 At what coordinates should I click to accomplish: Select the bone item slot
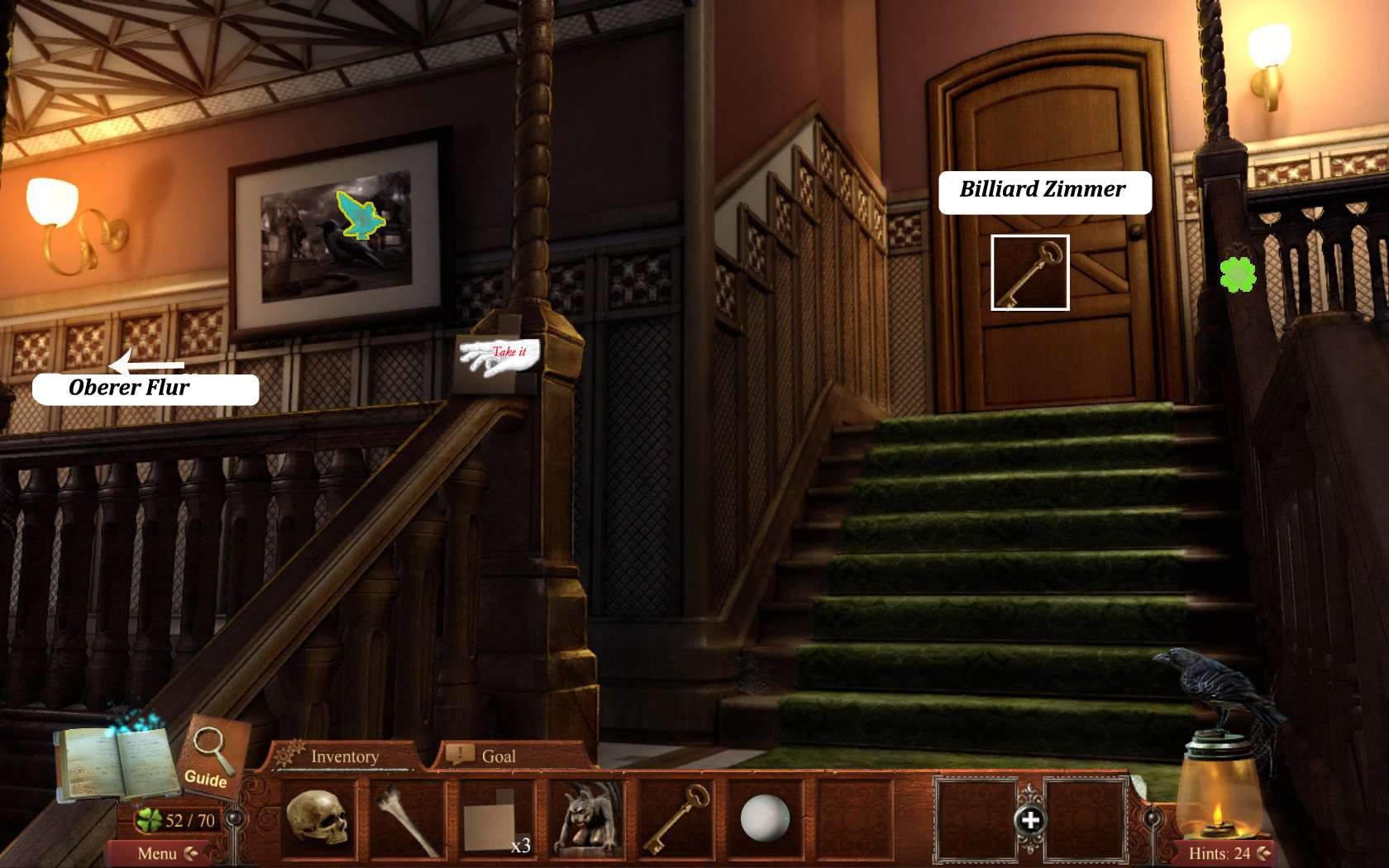pos(406,819)
